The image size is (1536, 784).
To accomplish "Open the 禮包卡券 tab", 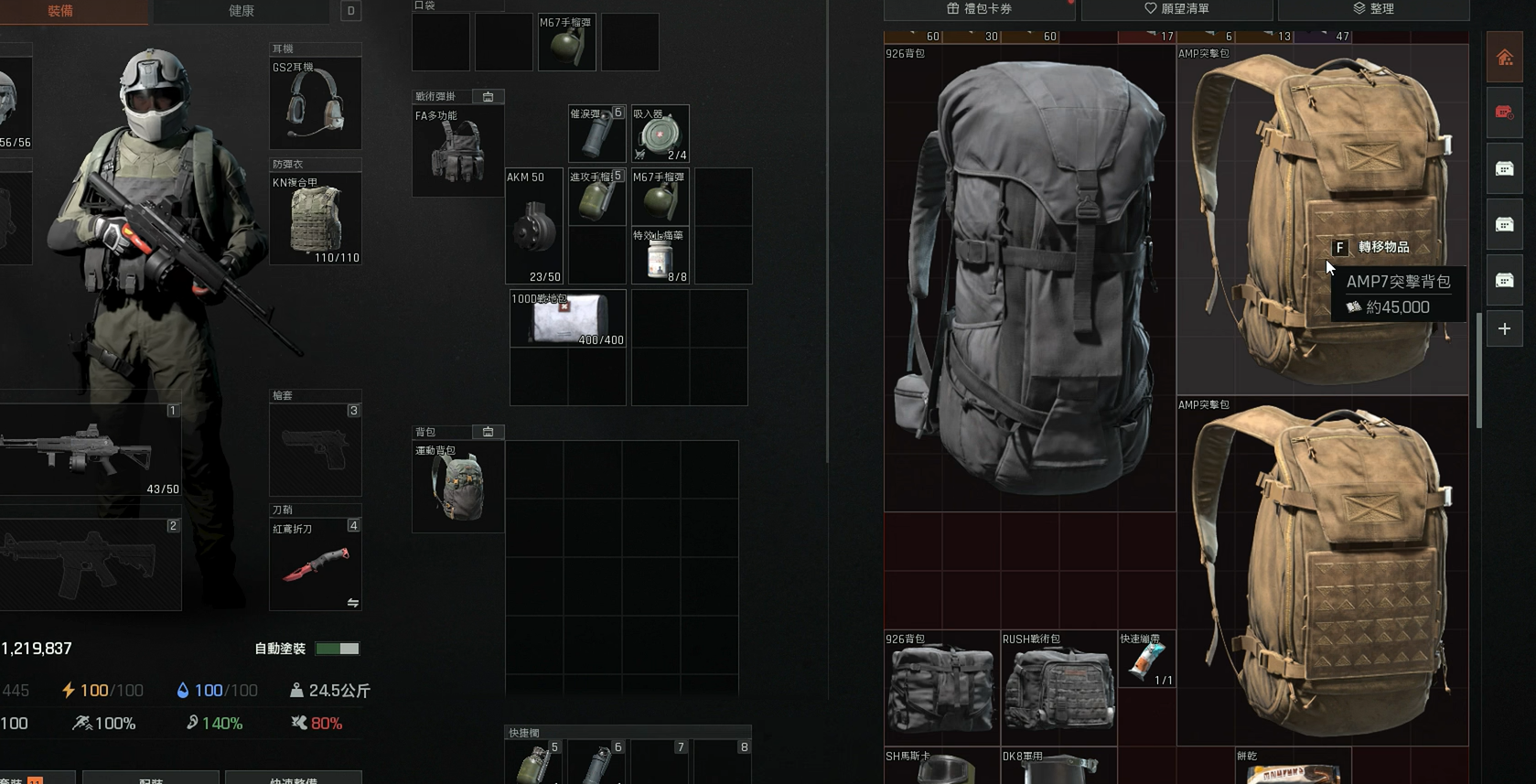I will coord(979,9).
